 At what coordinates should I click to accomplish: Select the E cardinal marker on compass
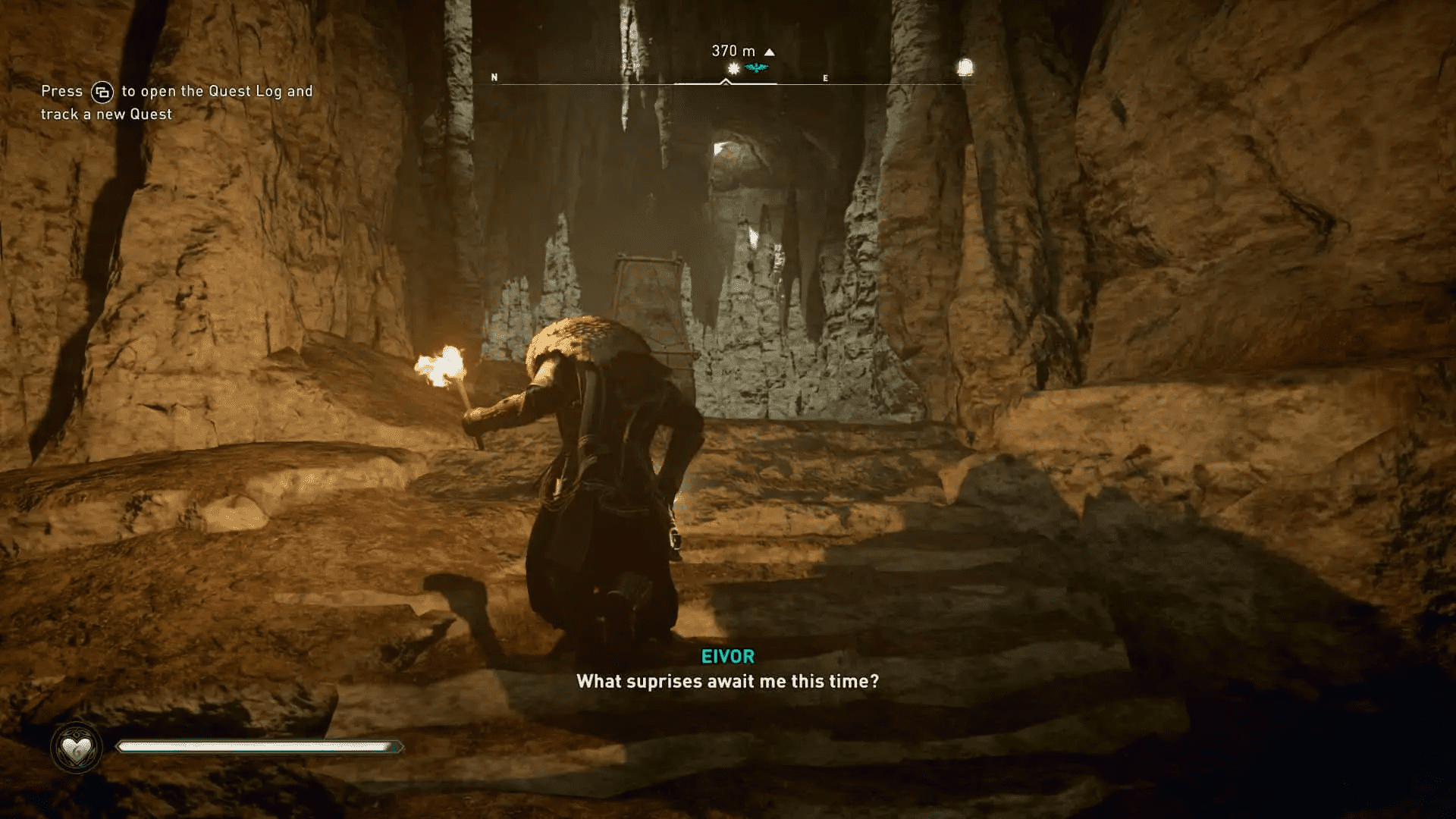coord(825,78)
